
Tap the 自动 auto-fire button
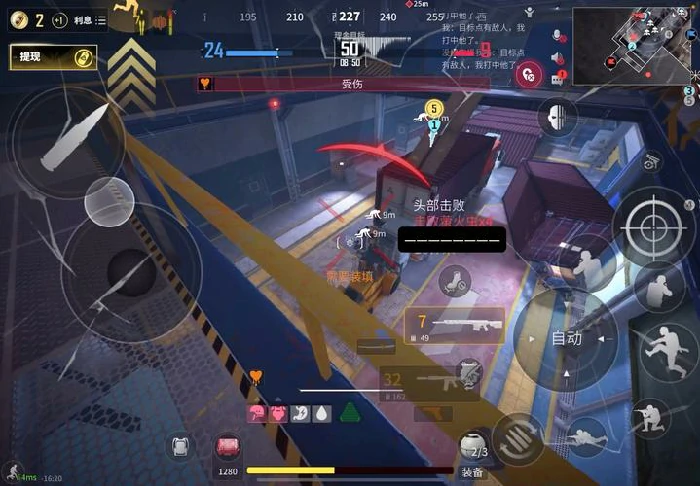(566, 339)
